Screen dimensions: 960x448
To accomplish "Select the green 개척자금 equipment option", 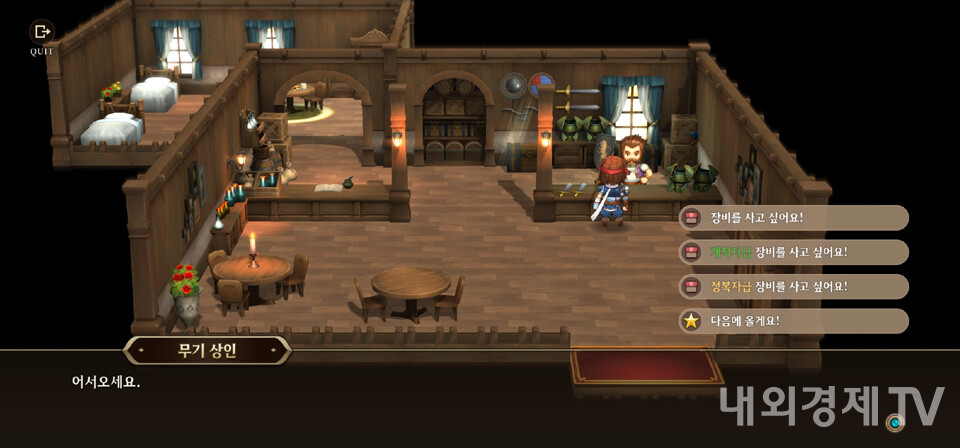I will coord(793,252).
